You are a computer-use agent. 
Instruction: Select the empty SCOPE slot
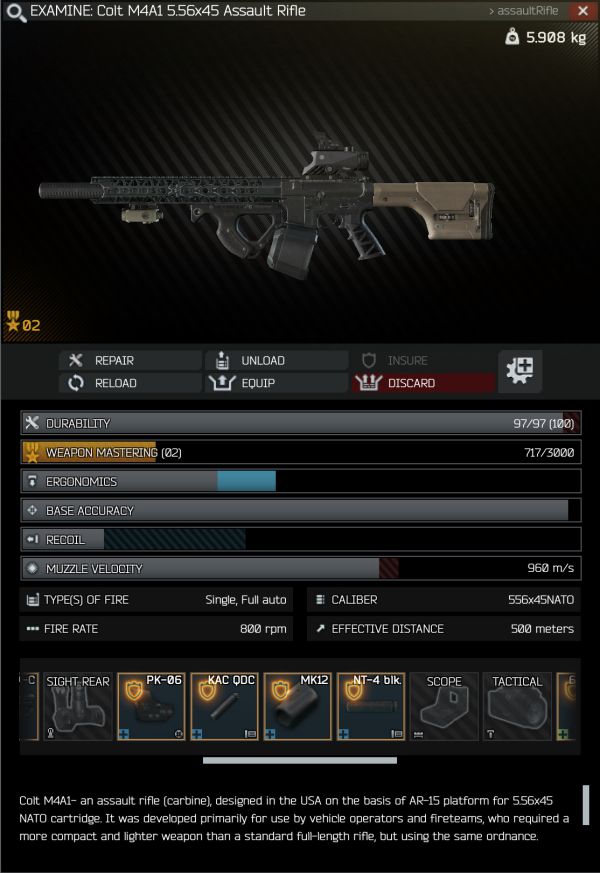[444, 706]
